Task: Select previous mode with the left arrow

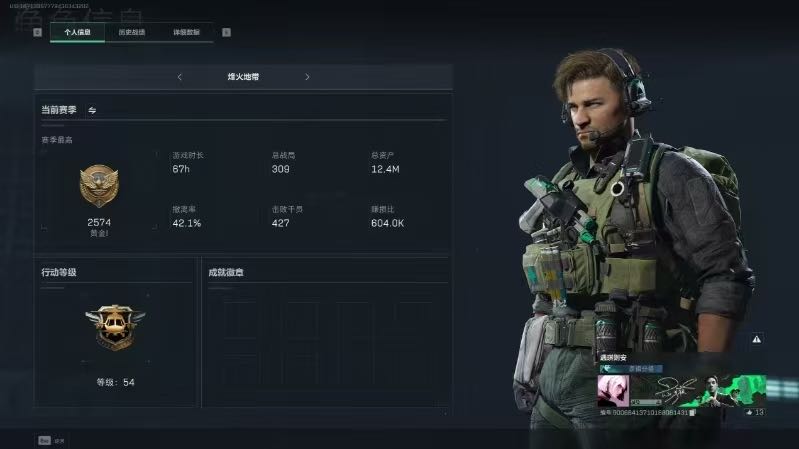Action: pos(179,77)
